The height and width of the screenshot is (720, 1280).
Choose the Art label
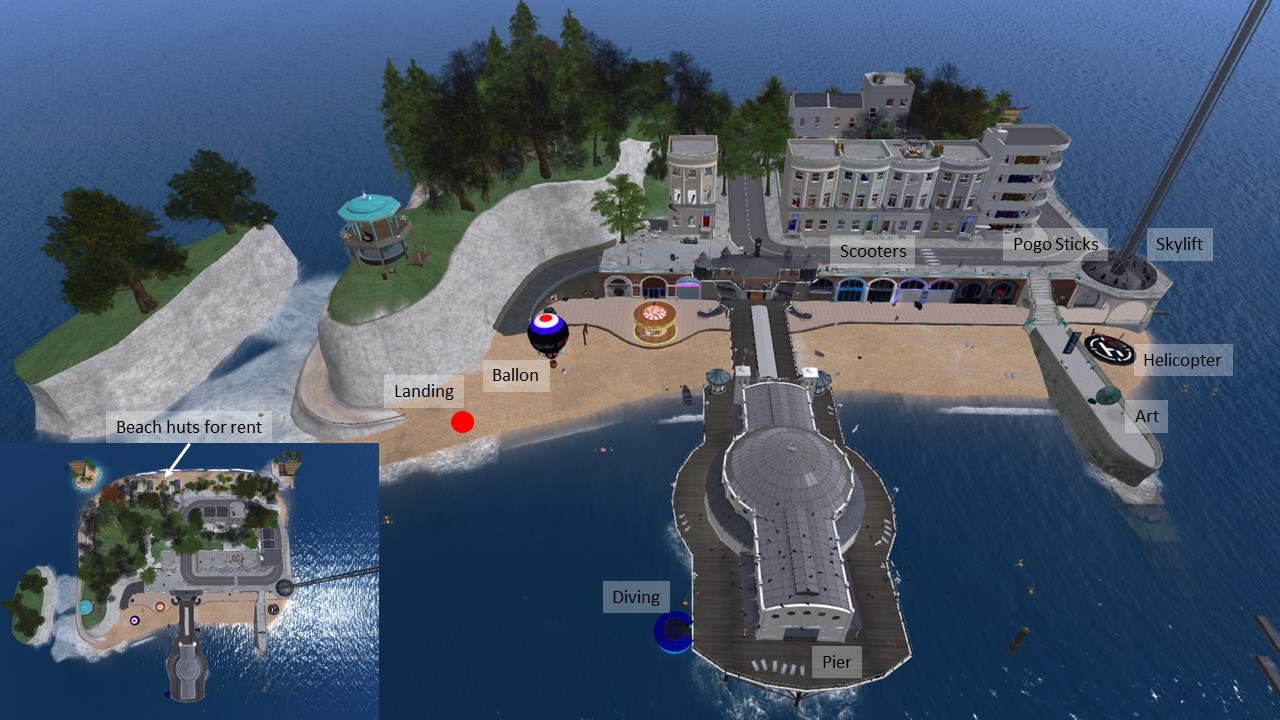point(1146,416)
